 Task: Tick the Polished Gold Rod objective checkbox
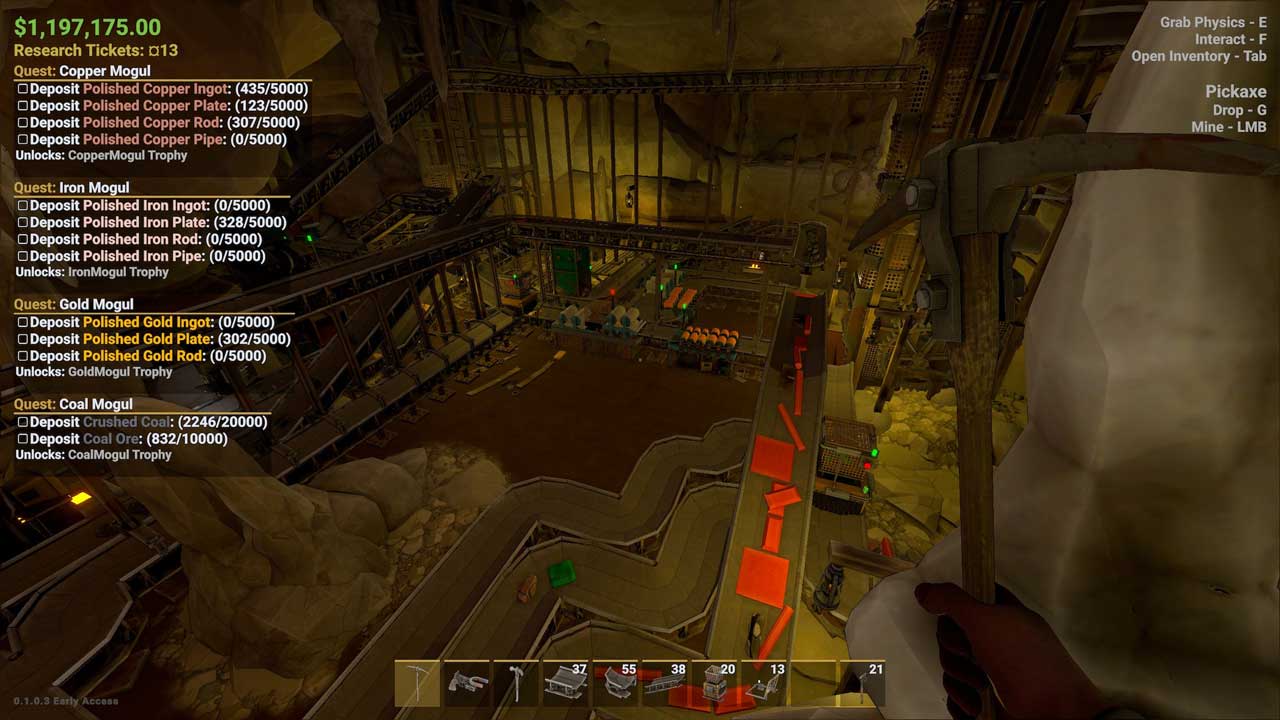pyautogui.click(x=23, y=357)
